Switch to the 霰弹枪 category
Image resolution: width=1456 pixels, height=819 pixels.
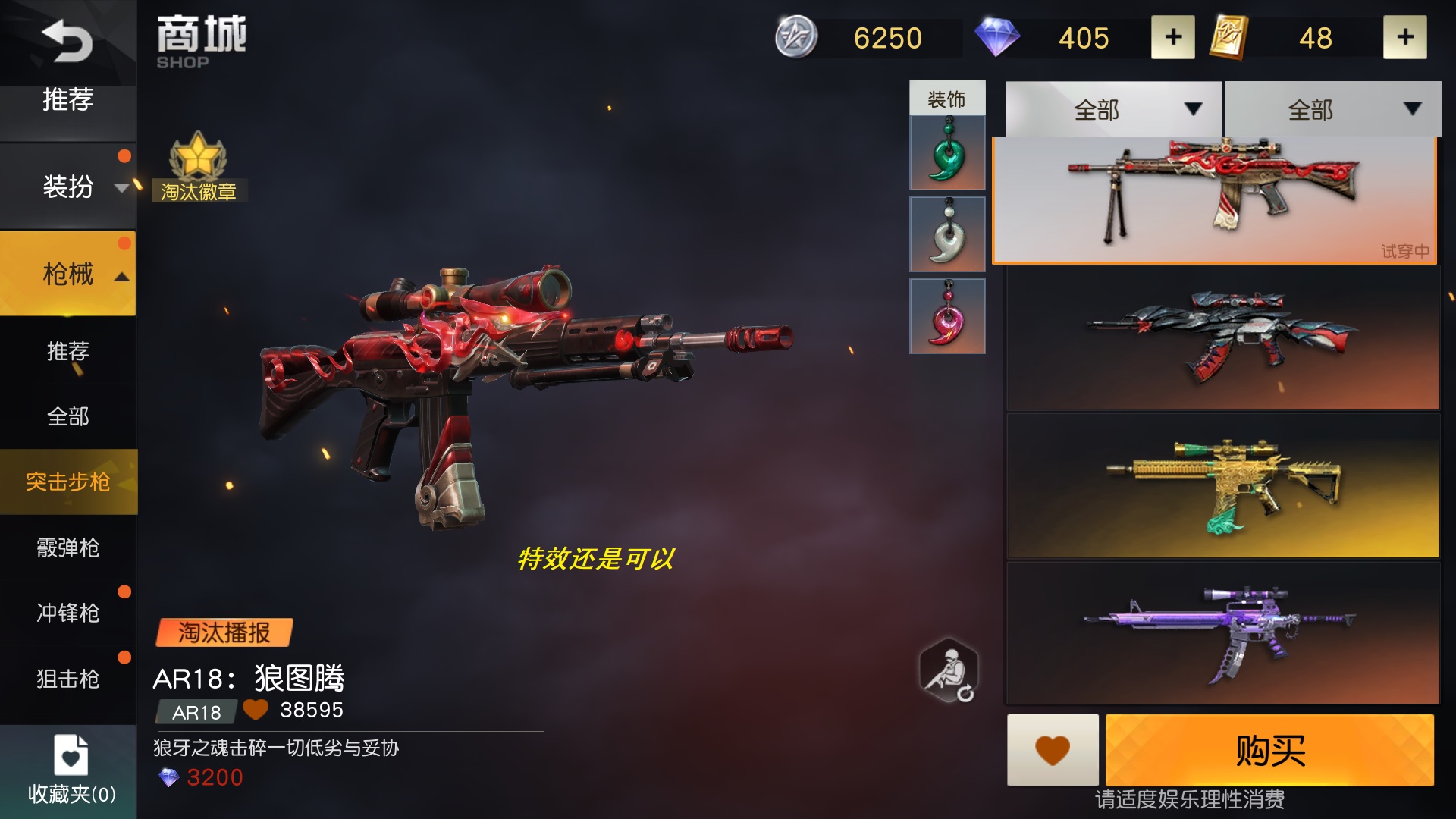click(x=68, y=548)
